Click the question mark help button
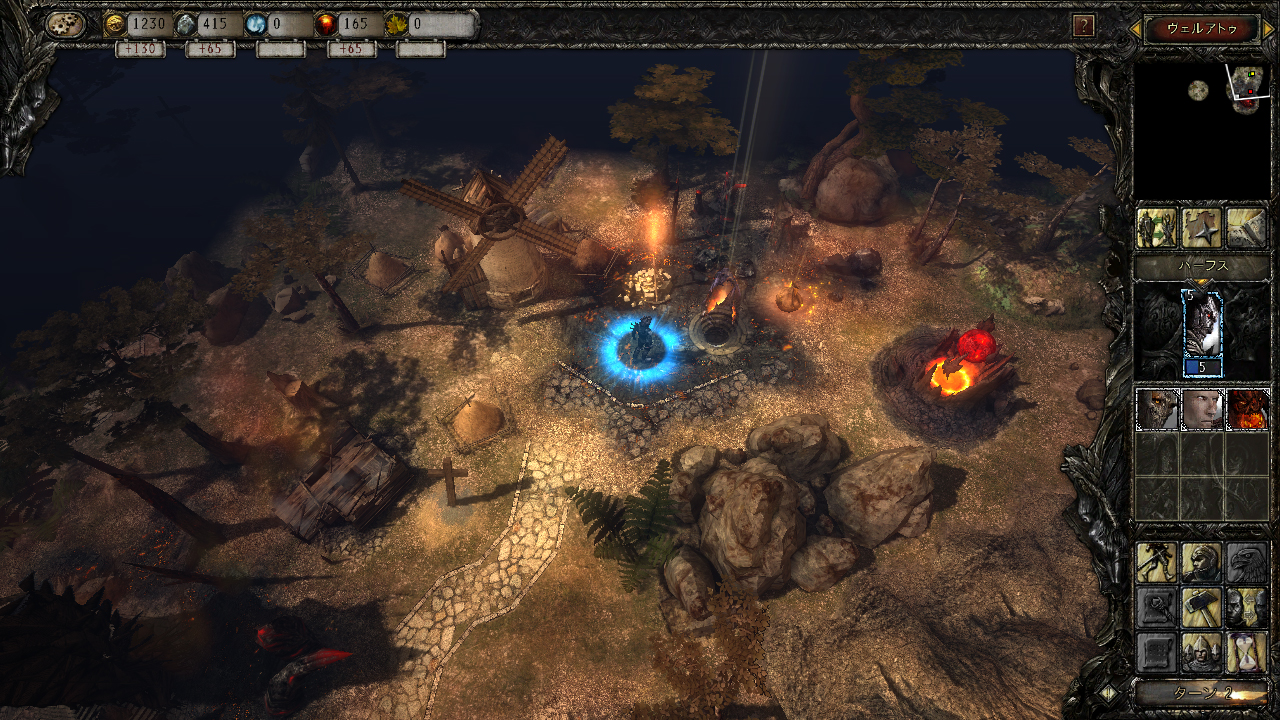The height and width of the screenshot is (720, 1280). click(x=1082, y=26)
